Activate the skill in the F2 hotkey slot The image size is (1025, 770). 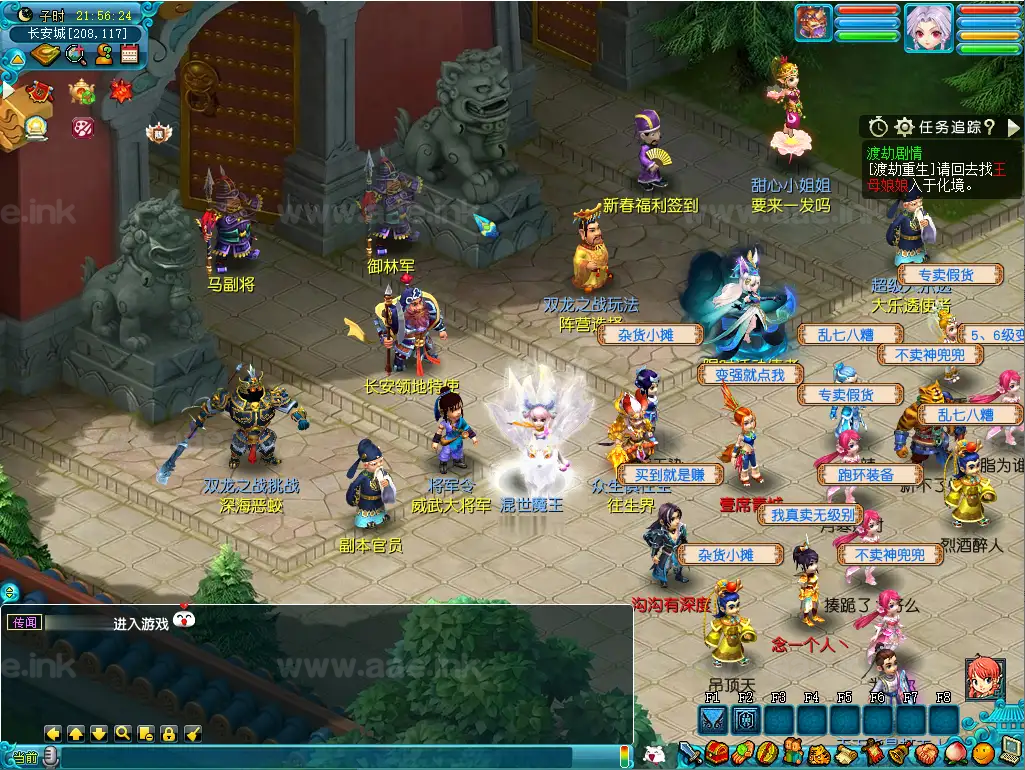coord(746,719)
